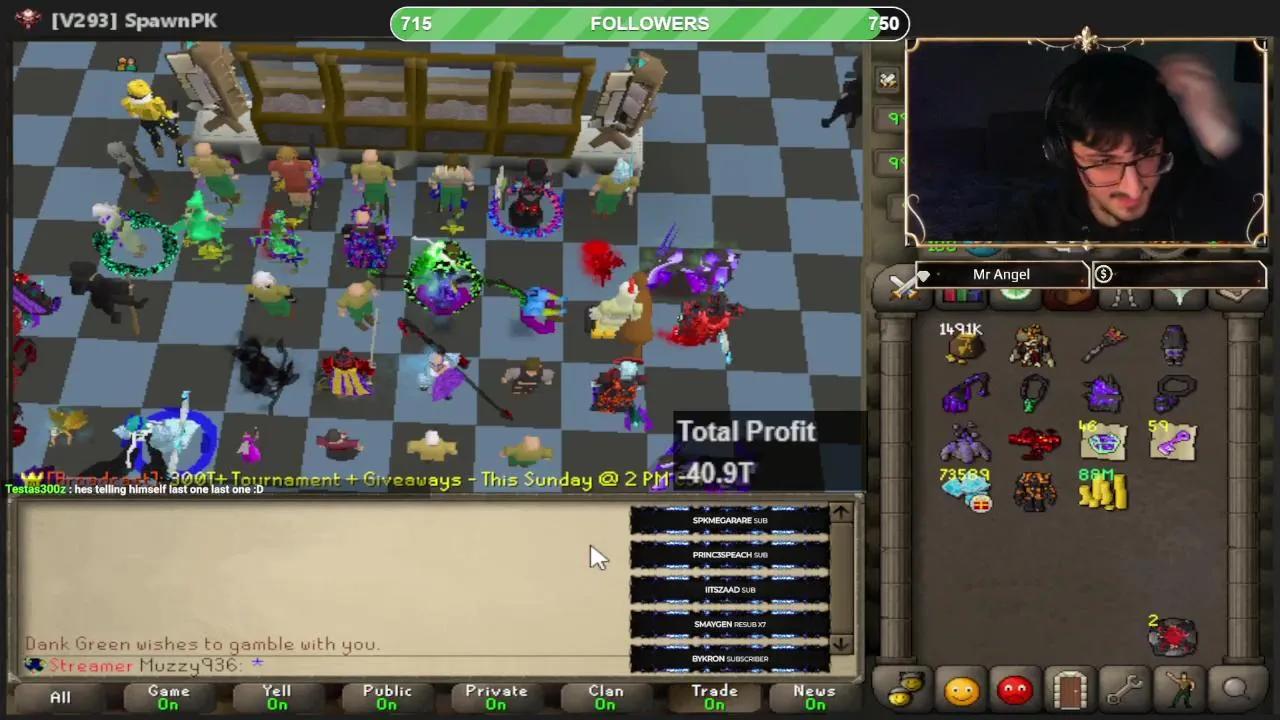Screen dimensions: 1280x720
Task: Switch to the All chat tab
Action: [x=59, y=697]
